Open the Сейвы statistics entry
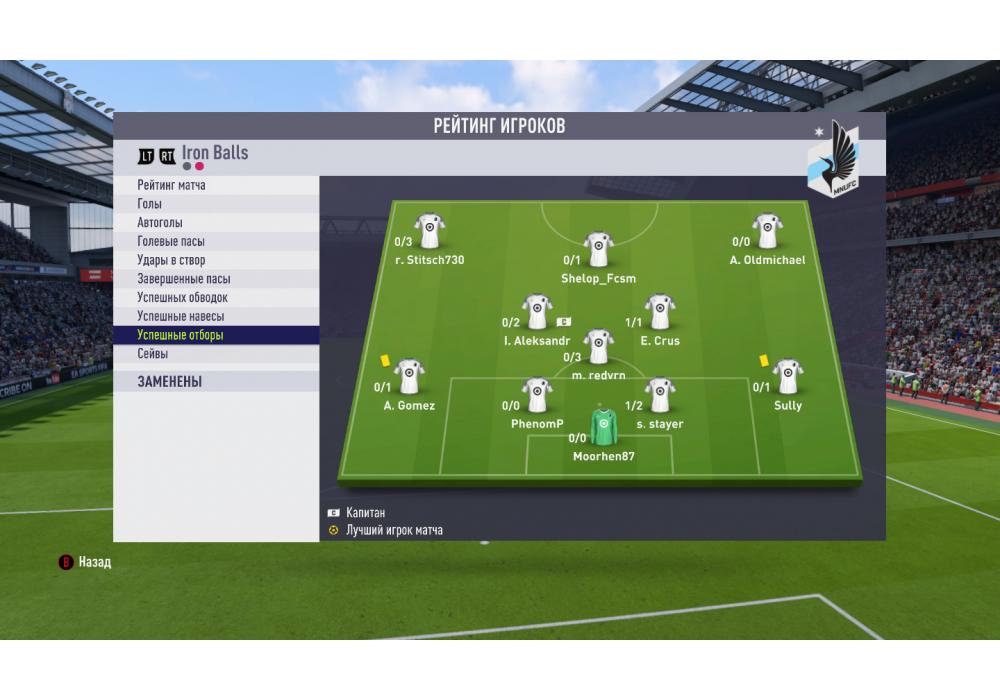1000x700 pixels. pyautogui.click(x=153, y=354)
